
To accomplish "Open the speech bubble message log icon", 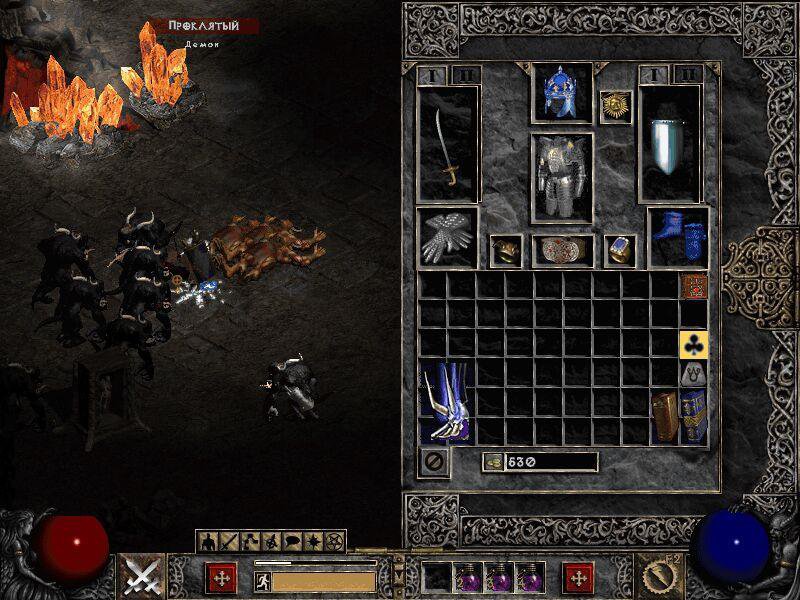I will 294,541.
